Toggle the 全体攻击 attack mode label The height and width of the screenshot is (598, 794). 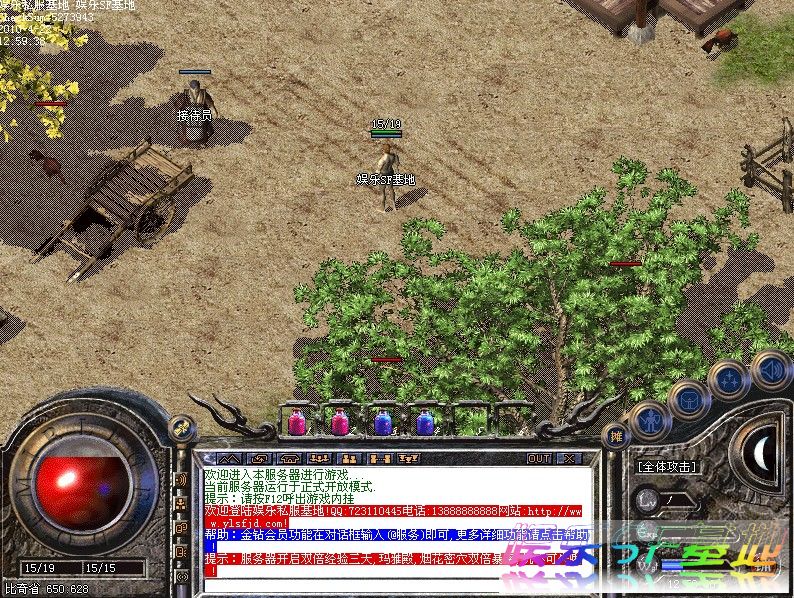pyautogui.click(x=667, y=467)
